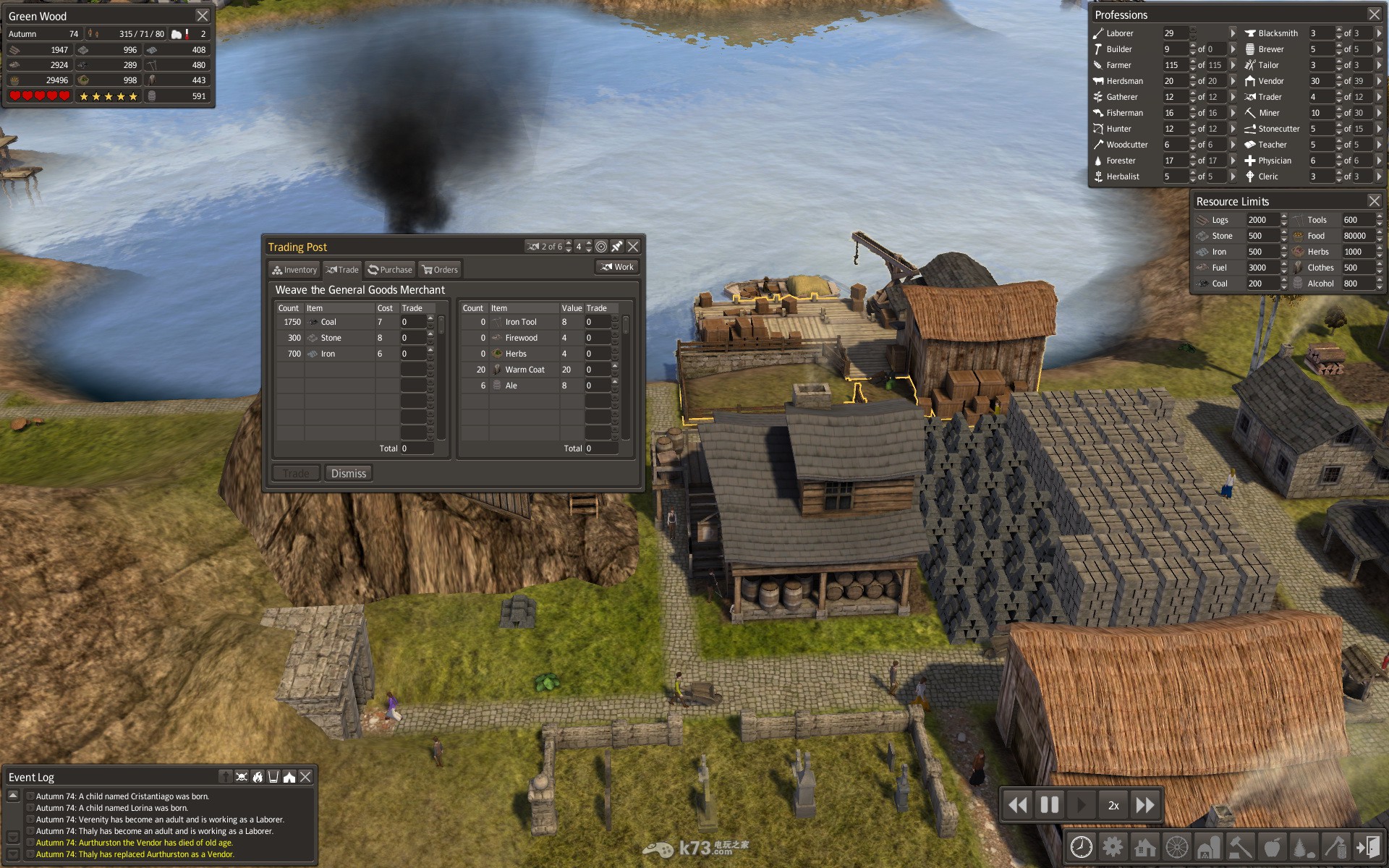Screen dimensions: 1389x868
Task: Pin the Trading Post window
Action: [617, 247]
